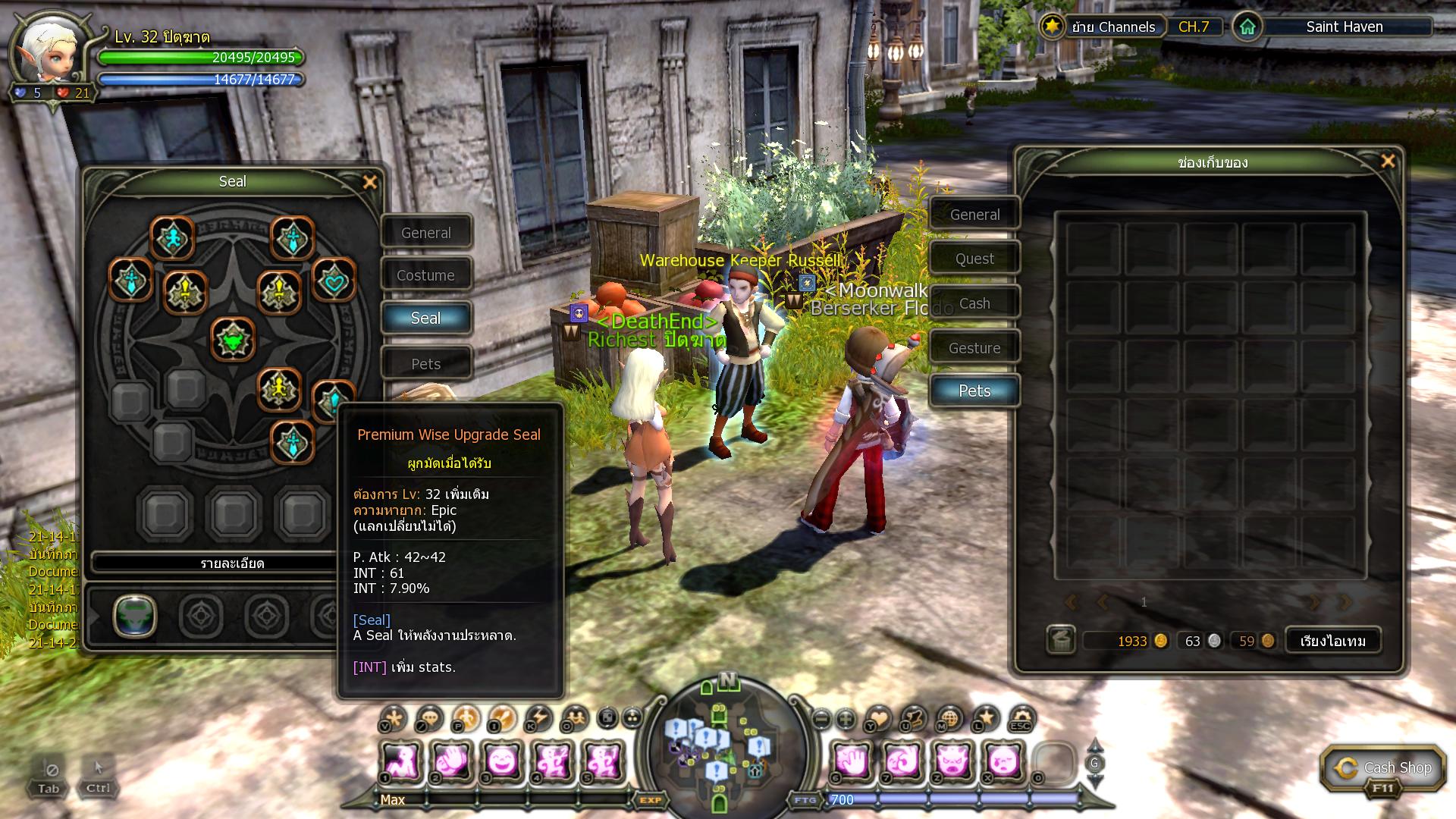Show the inventory Cash tab

(974, 303)
